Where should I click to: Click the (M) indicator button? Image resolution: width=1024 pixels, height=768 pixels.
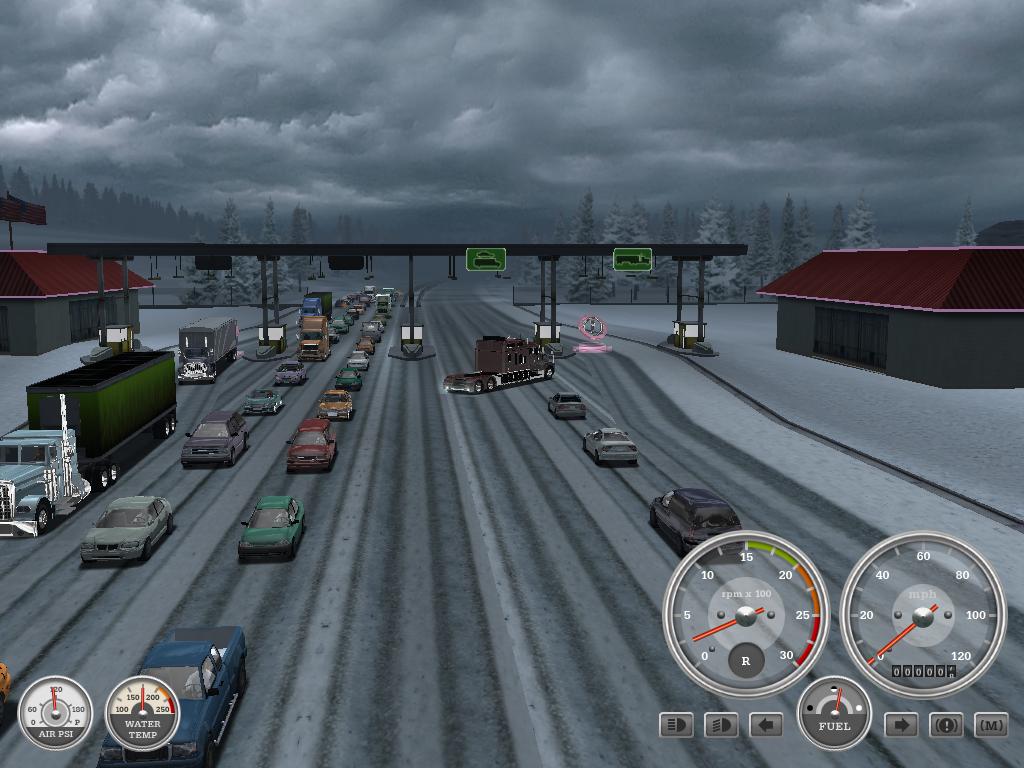[991, 725]
